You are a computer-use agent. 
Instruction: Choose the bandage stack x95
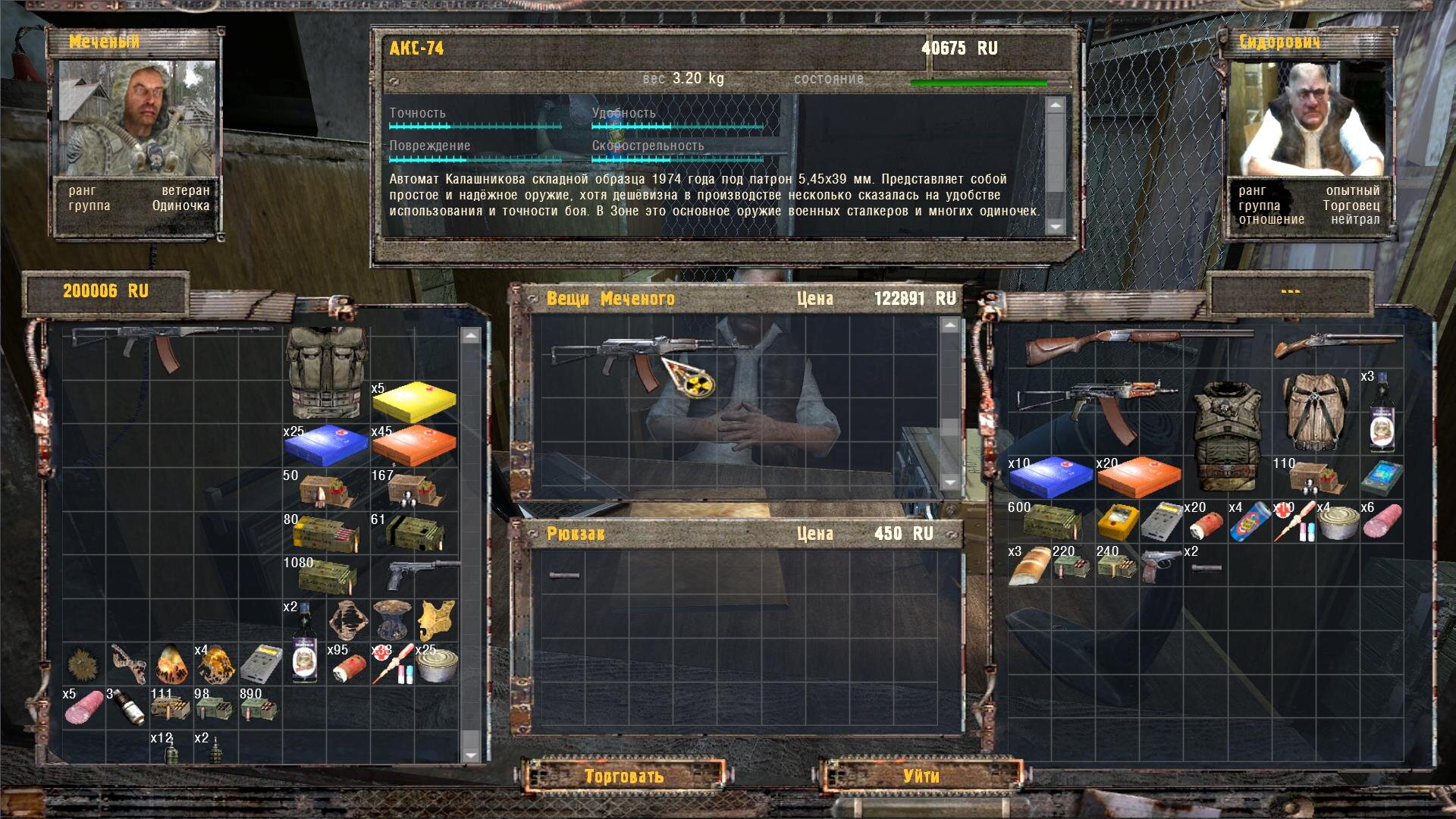point(349,664)
